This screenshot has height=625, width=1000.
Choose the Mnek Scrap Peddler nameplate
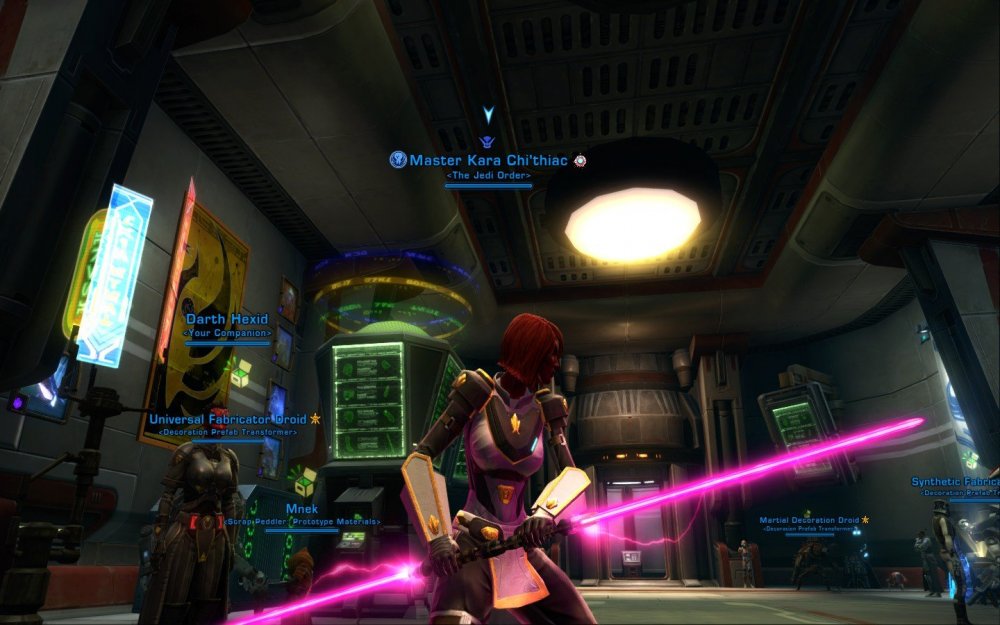(x=301, y=509)
